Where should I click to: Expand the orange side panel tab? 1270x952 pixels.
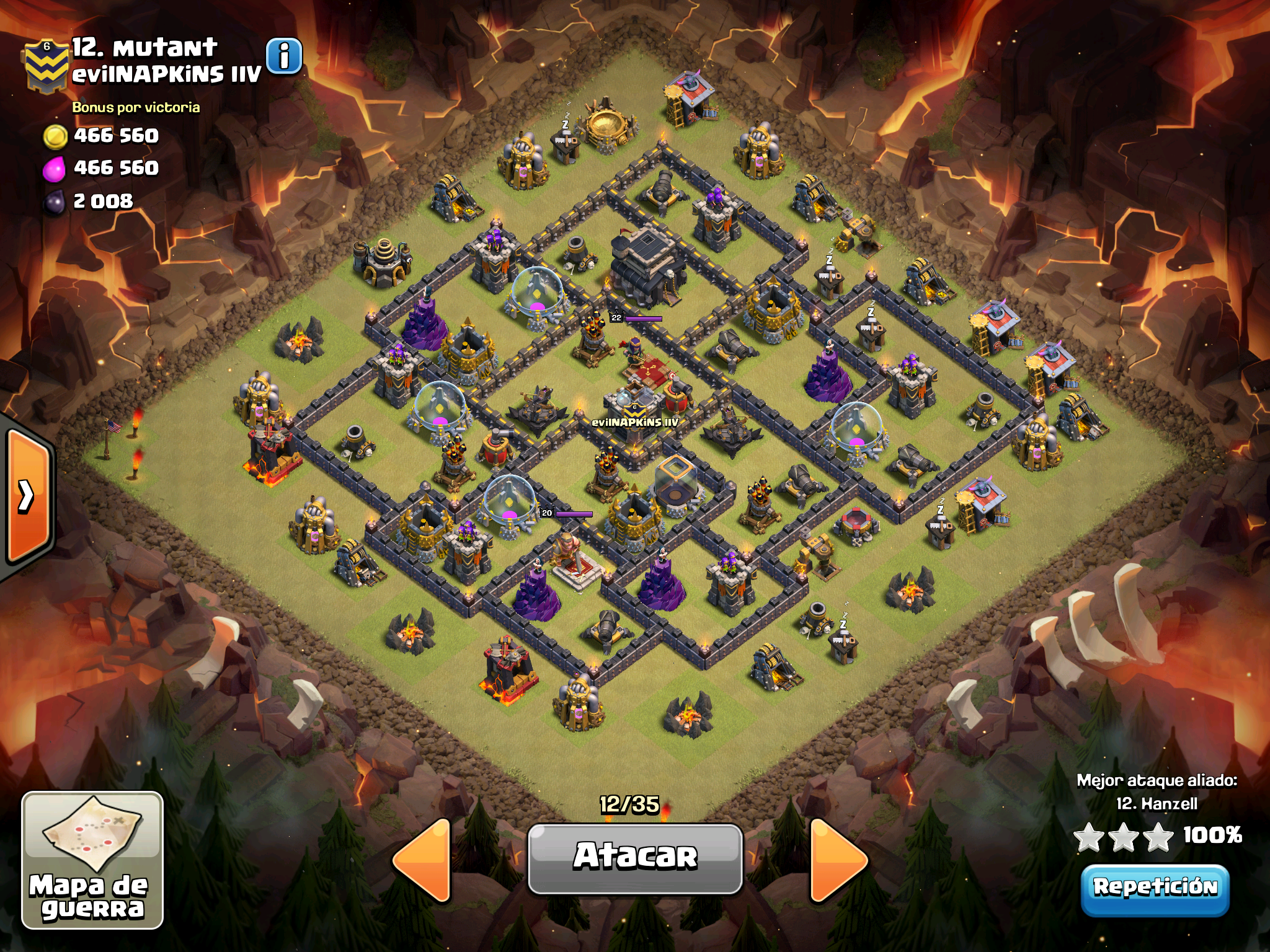[27, 496]
